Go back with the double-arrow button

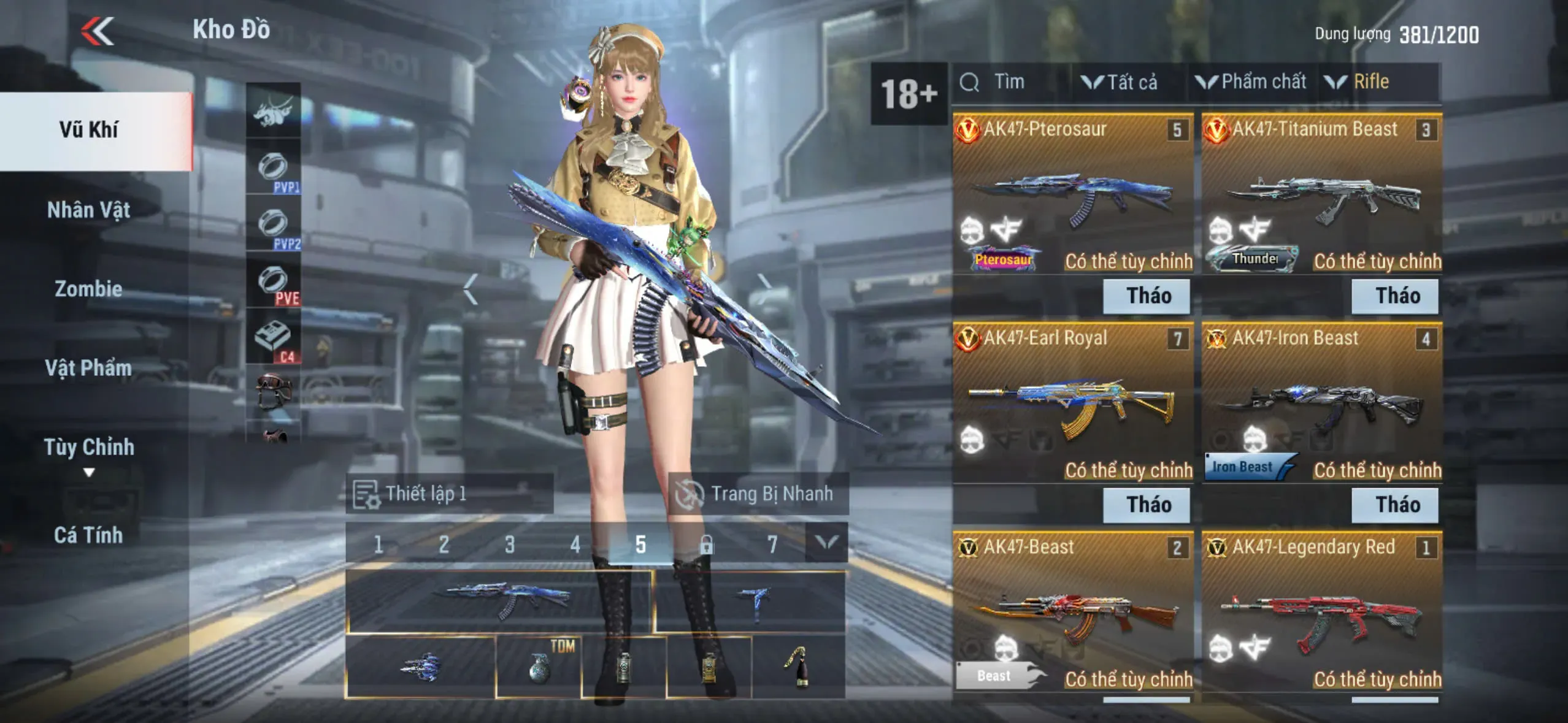(x=98, y=31)
